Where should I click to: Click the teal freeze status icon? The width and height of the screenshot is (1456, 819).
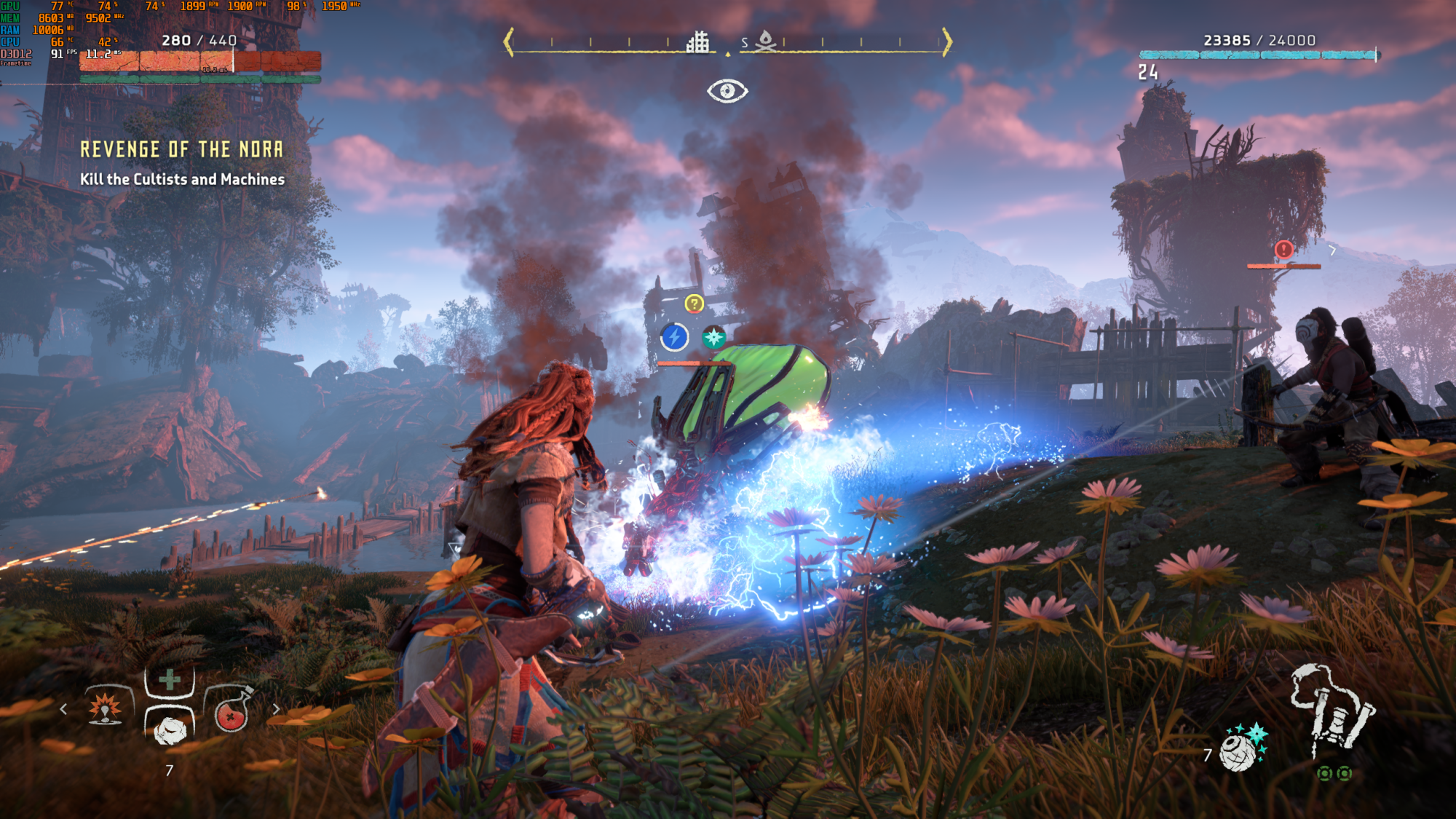713,337
